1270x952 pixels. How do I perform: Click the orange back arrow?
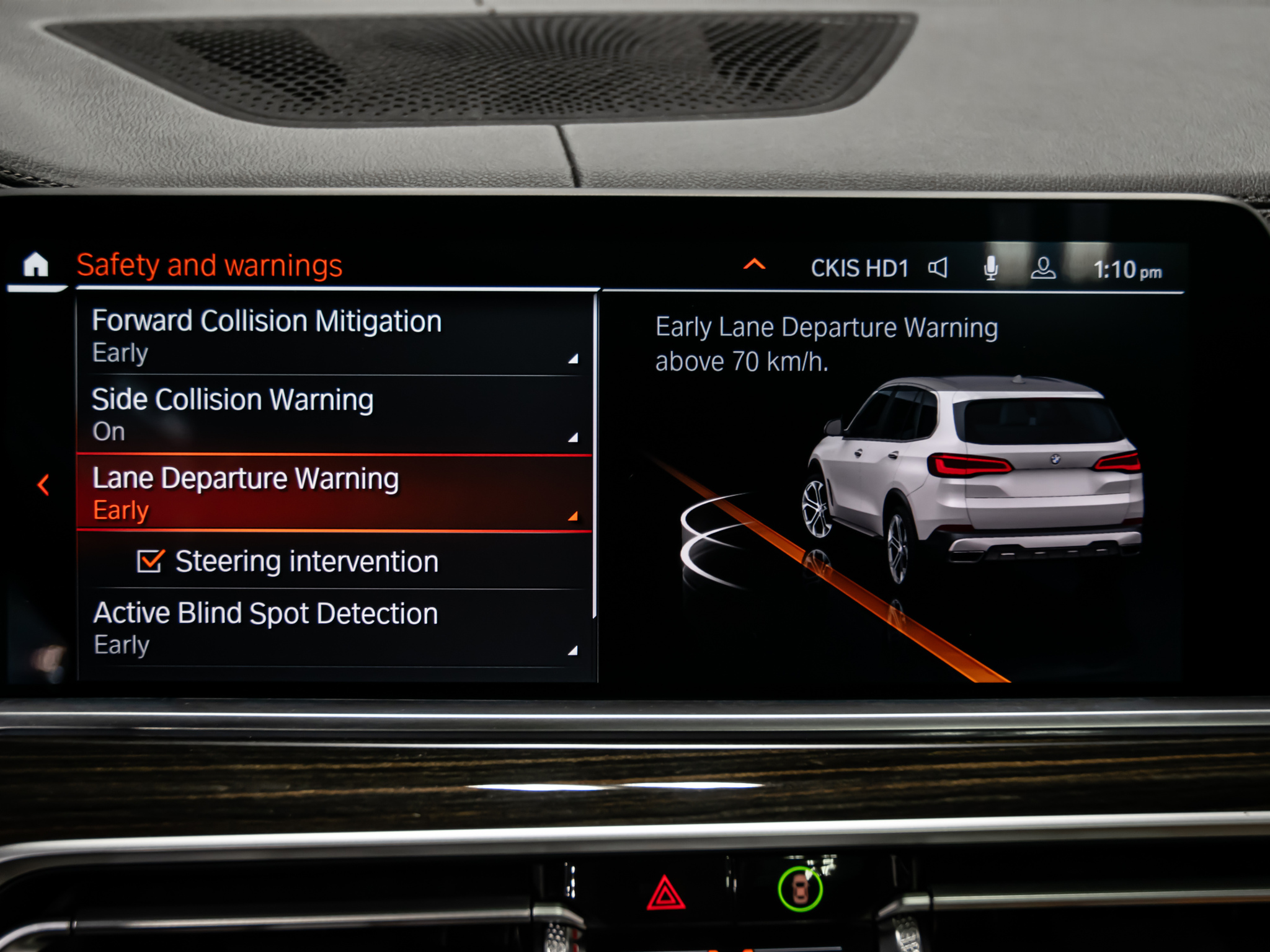coord(43,485)
